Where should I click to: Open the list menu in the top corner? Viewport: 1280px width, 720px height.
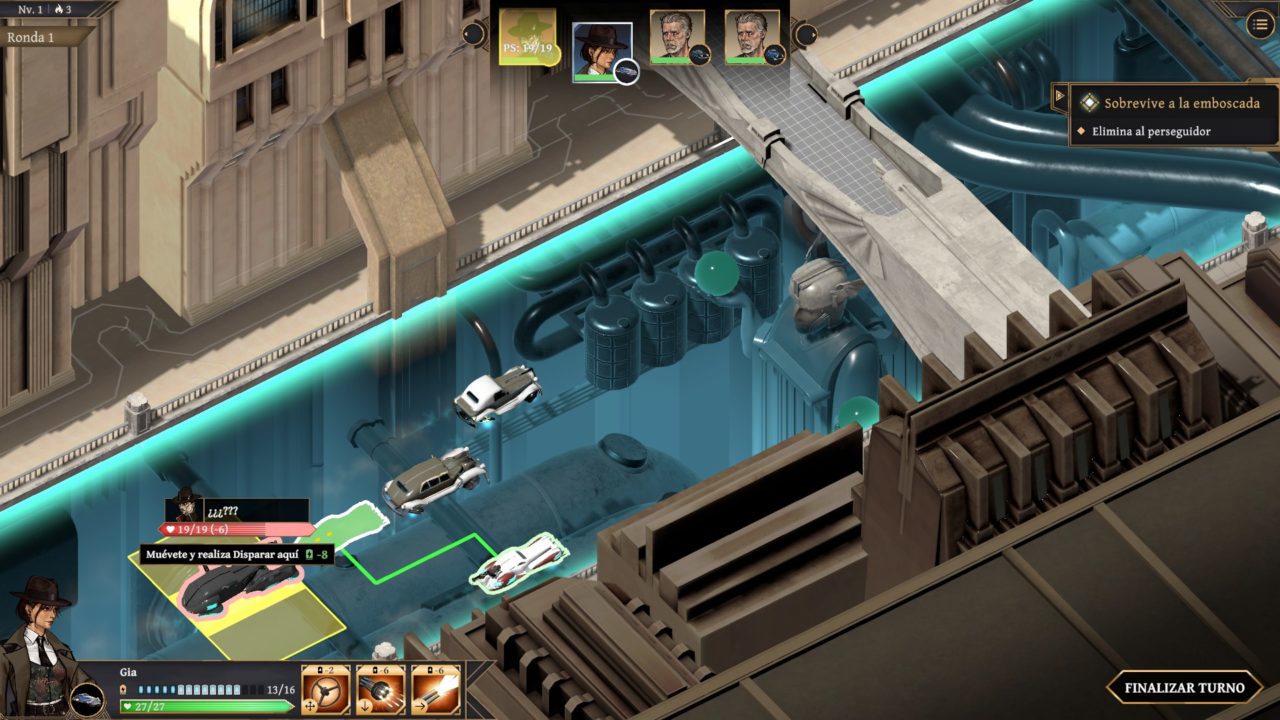pos(1260,26)
